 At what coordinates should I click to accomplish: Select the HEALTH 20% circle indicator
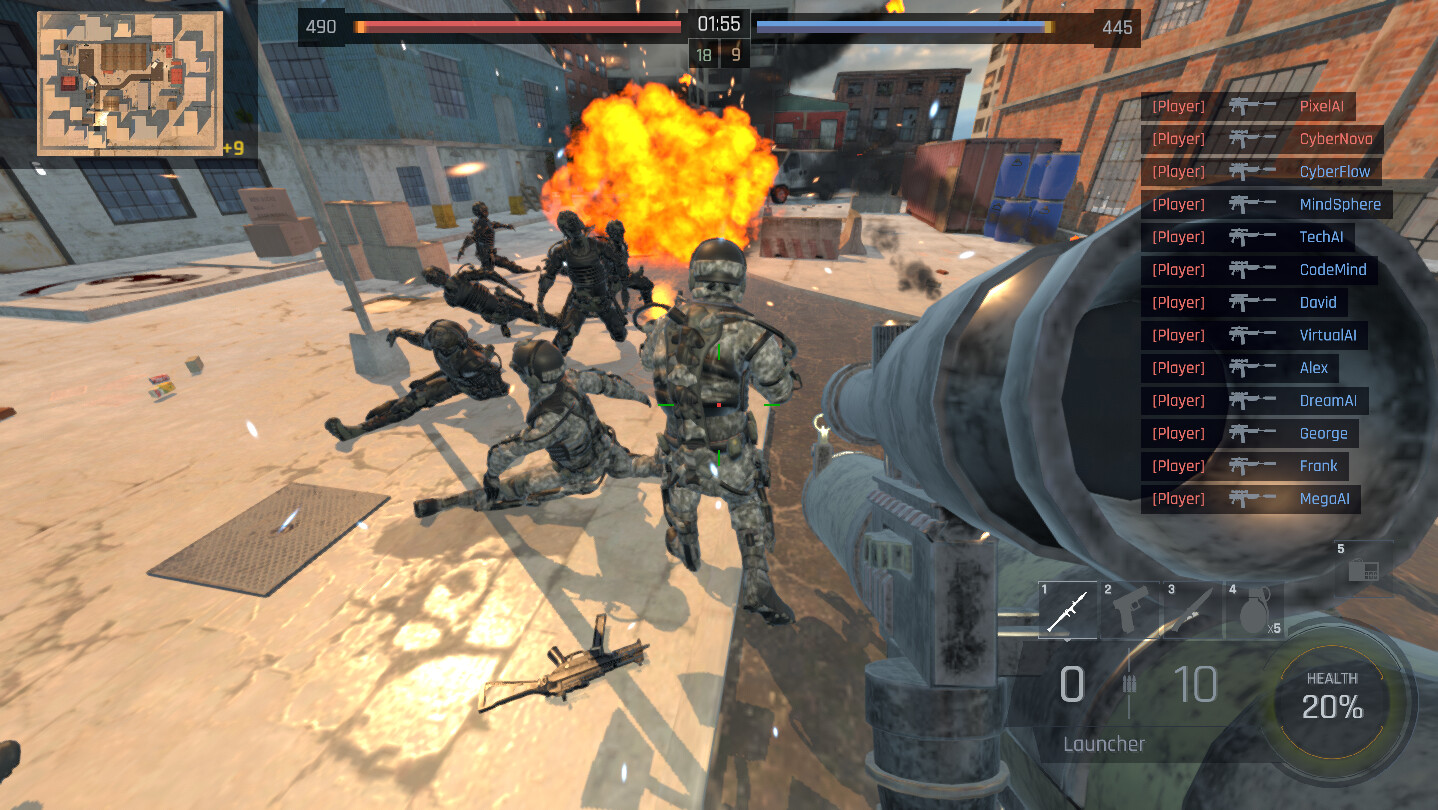pos(1333,704)
